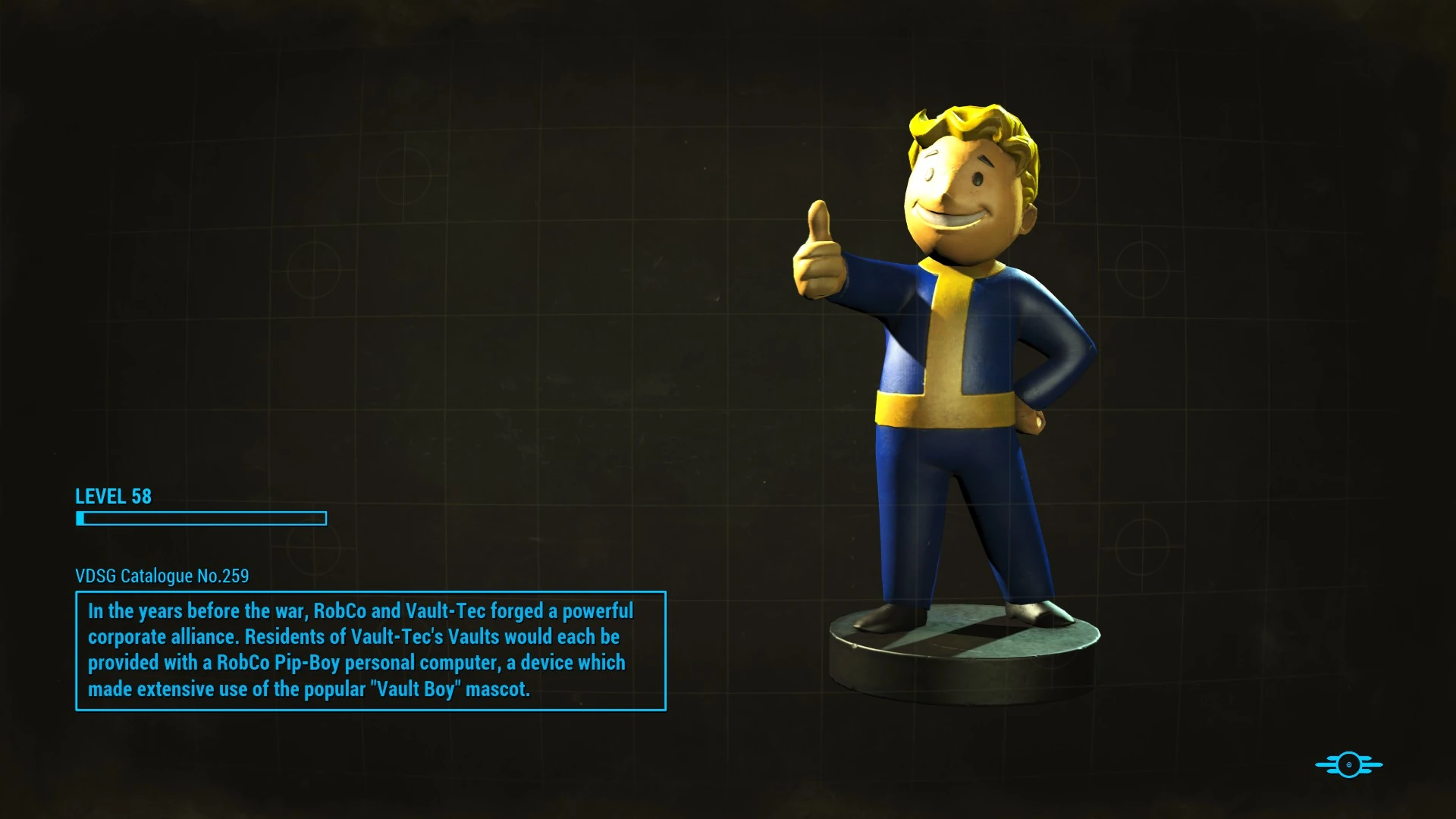Click the filled segment of the XP bar
1456x819 pixels.
(x=80, y=519)
